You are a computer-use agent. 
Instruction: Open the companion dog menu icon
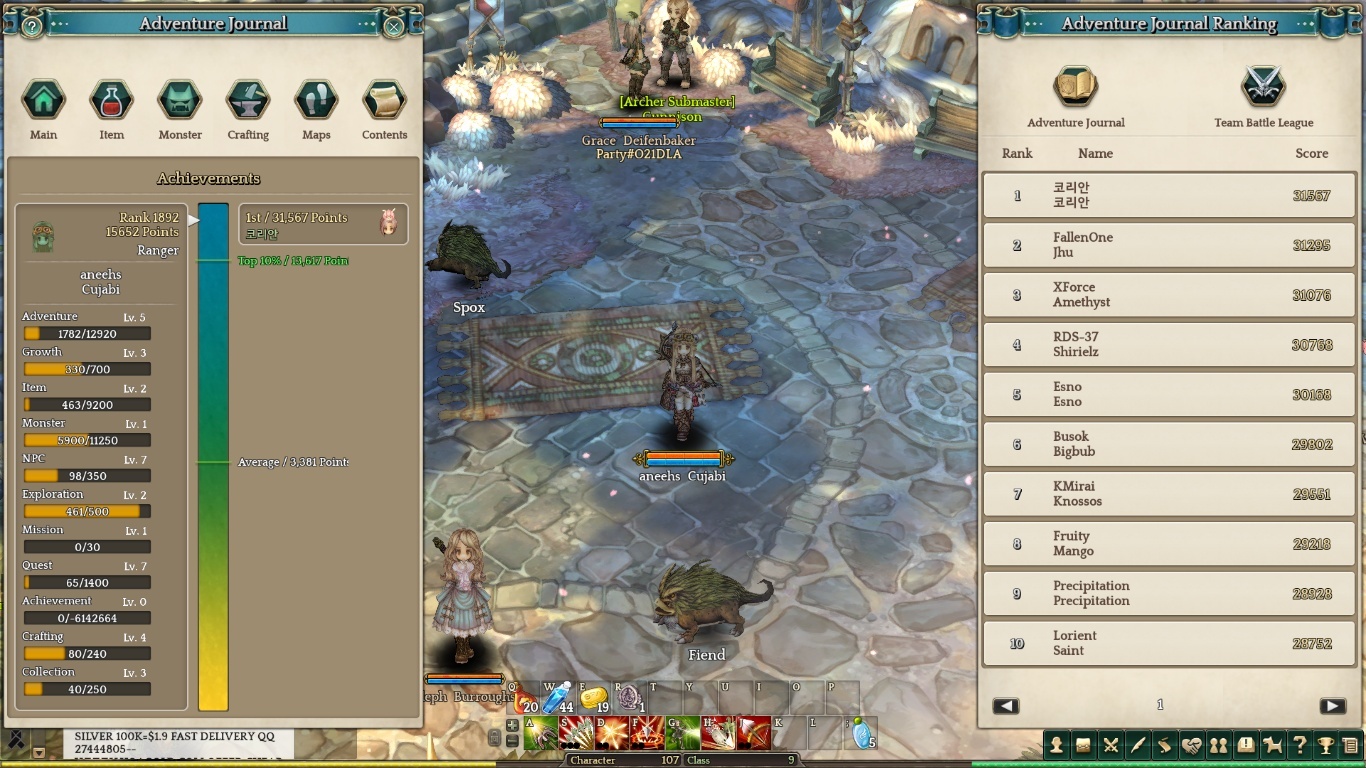(x=1272, y=745)
